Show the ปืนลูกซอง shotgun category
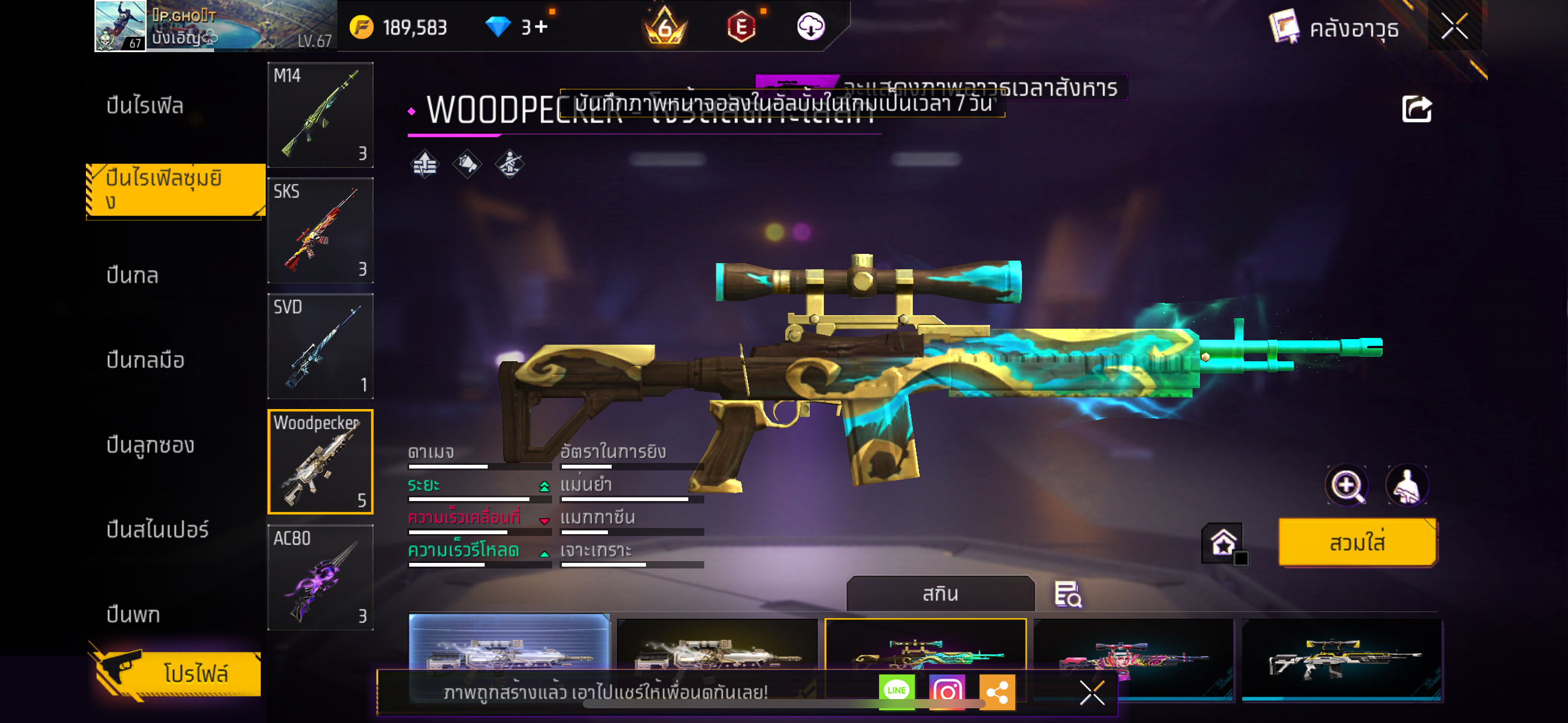This screenshot has height=723, width=1568. (x=150, y=445)
